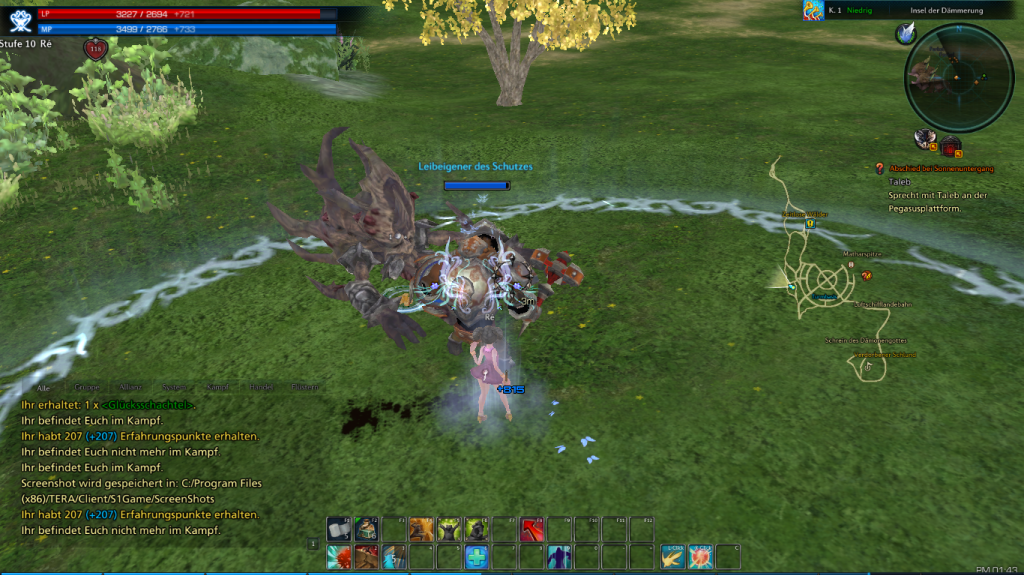Open the Allianz chat tab
Image resolution: width=1024 pixels, height=575 pixels.
pyautogui.click(x=131, y=387)
